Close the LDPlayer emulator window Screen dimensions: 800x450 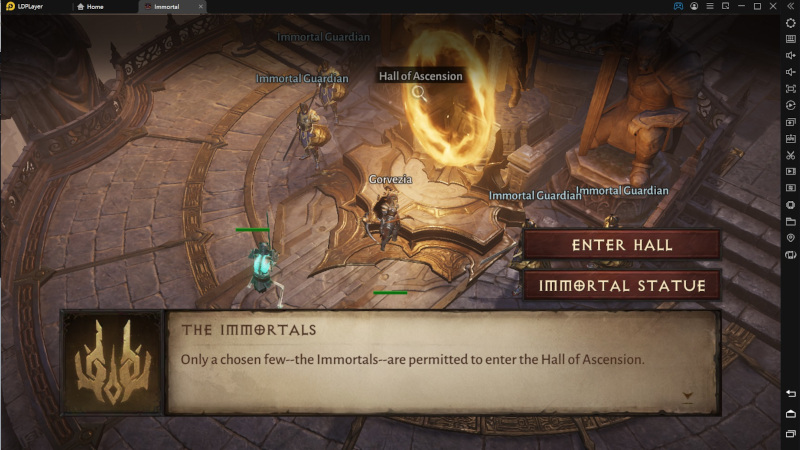click(775, 6)
